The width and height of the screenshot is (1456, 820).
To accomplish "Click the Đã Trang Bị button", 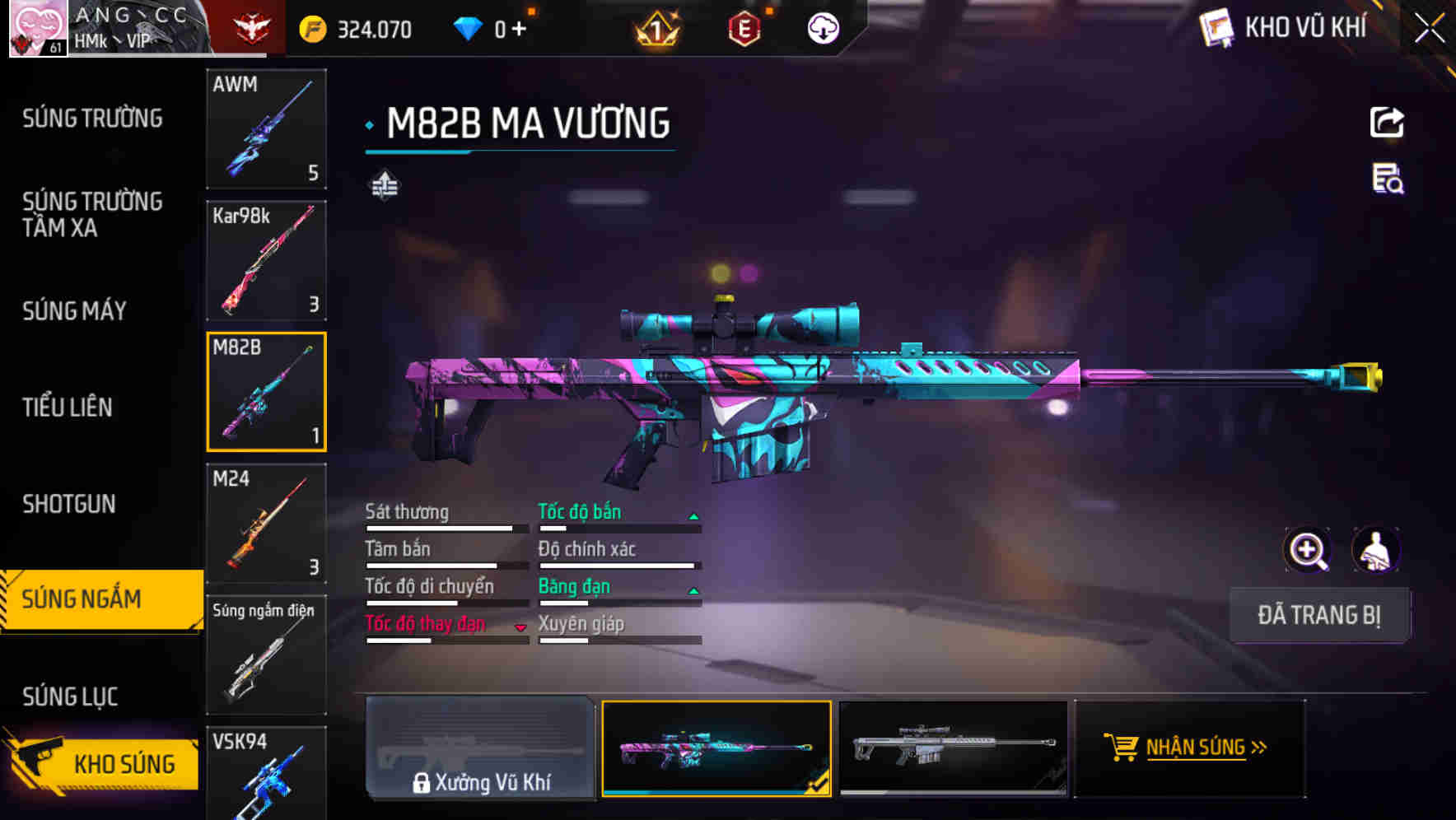I will 1319,615.
